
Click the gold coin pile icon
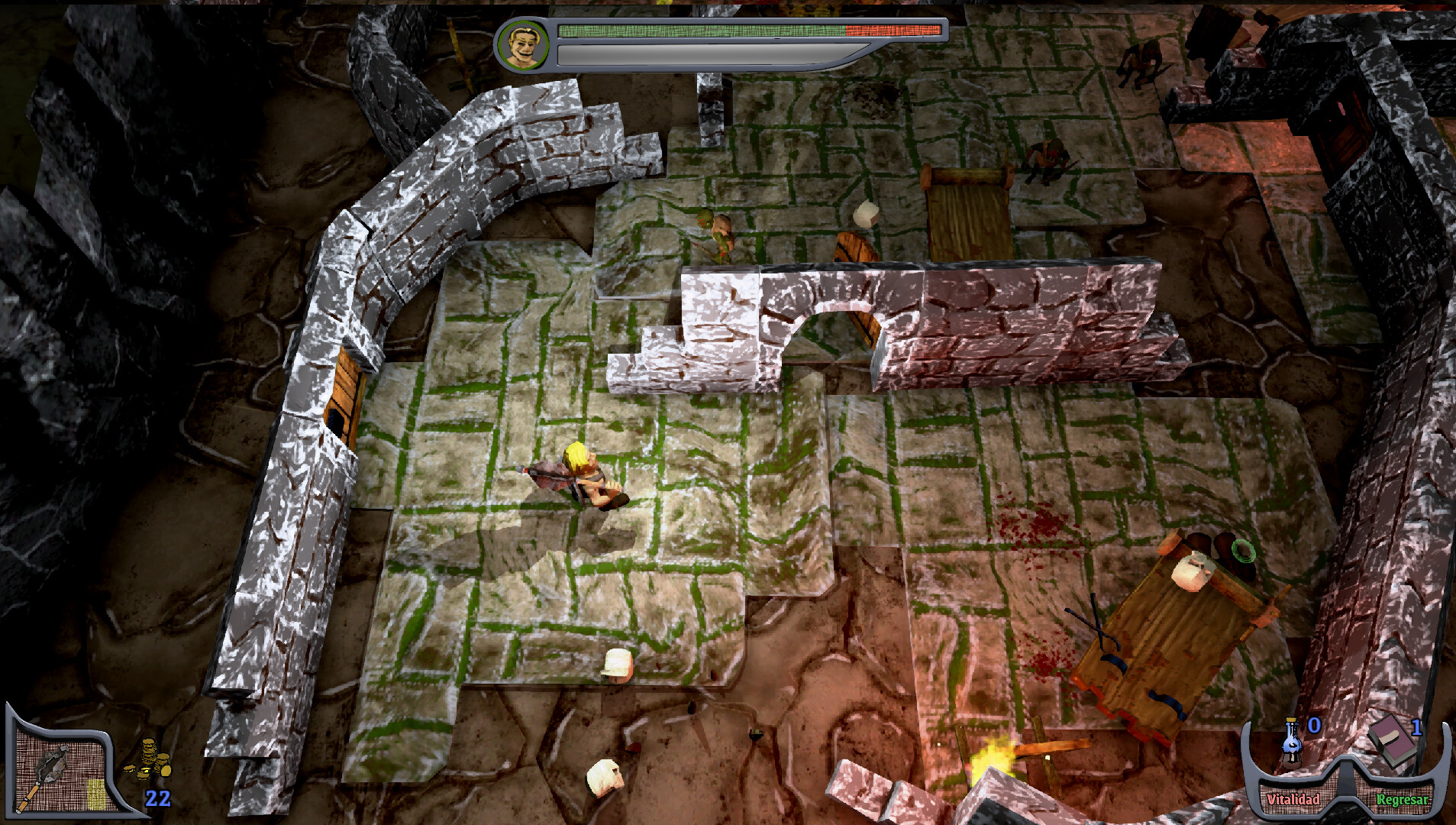pyautogui.click(x=149, y=759)
